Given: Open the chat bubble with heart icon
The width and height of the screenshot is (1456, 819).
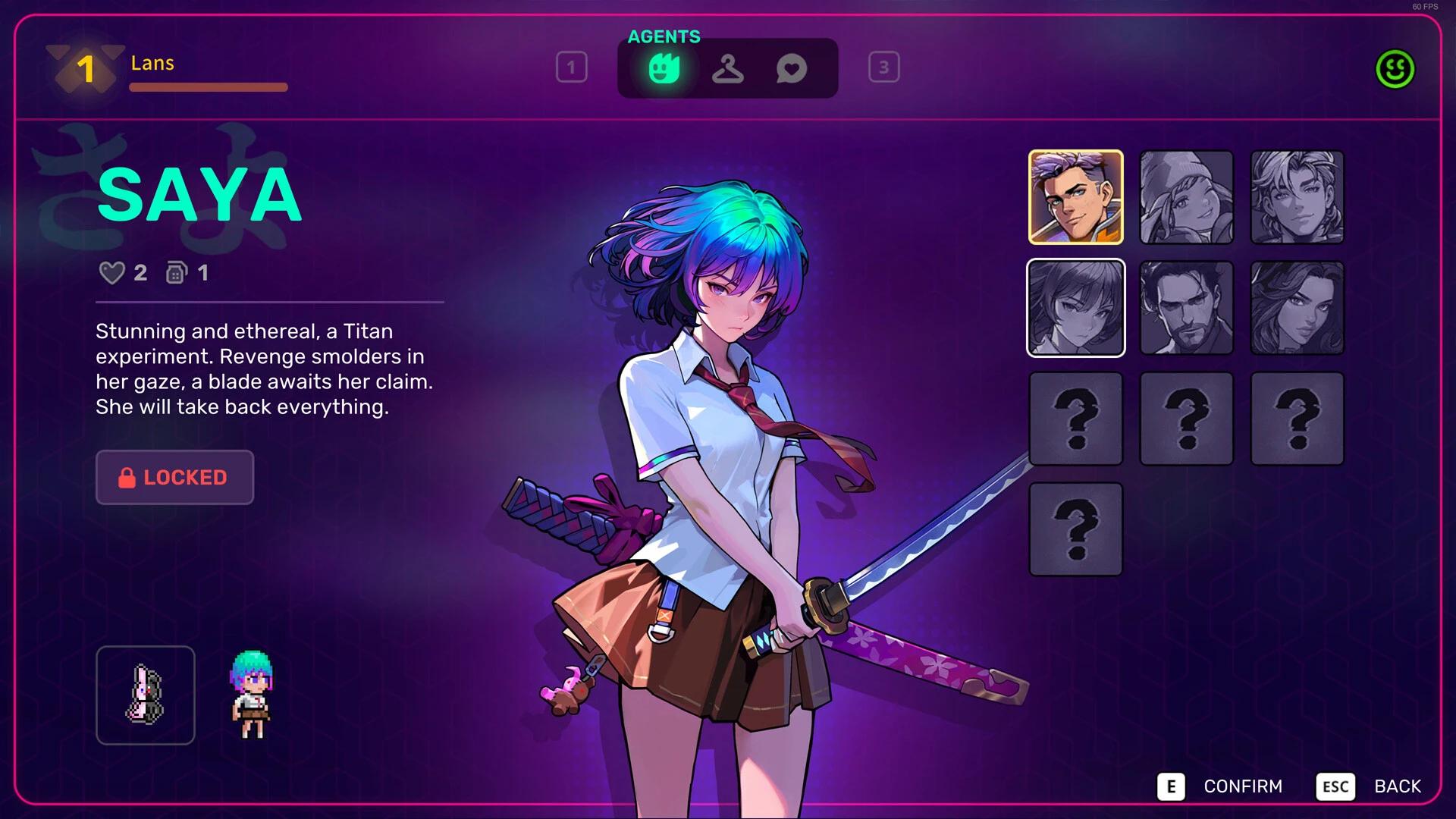Looking at the screenshot, I should pyautogui.click(x=791, y=67).
